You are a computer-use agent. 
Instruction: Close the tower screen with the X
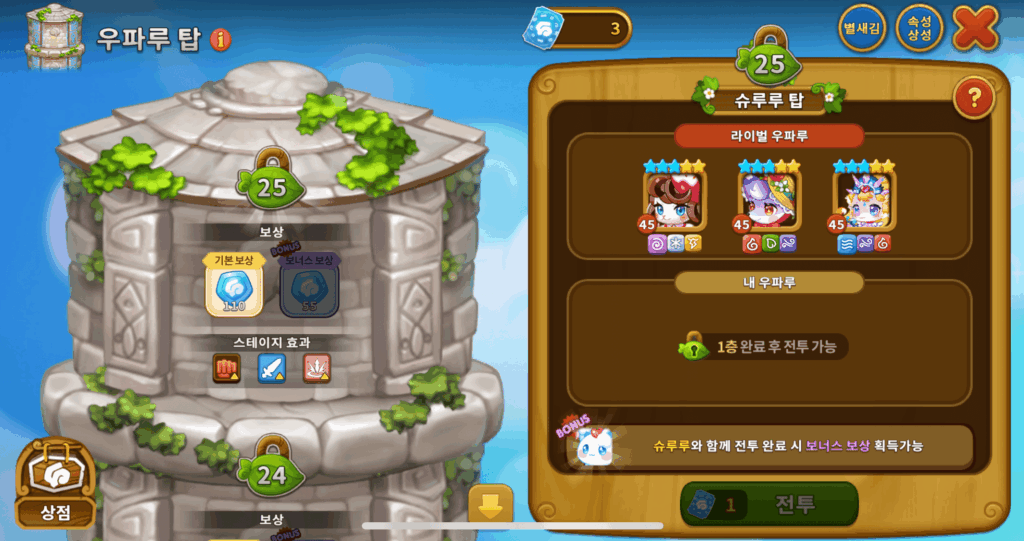point(975,28)
